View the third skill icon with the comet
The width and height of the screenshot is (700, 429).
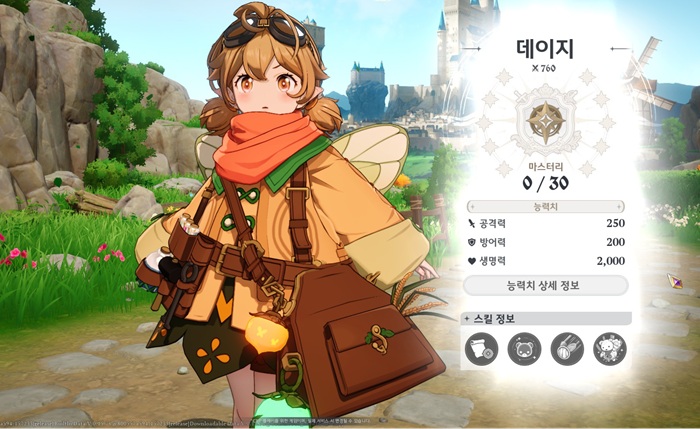(x=567, y=348)
